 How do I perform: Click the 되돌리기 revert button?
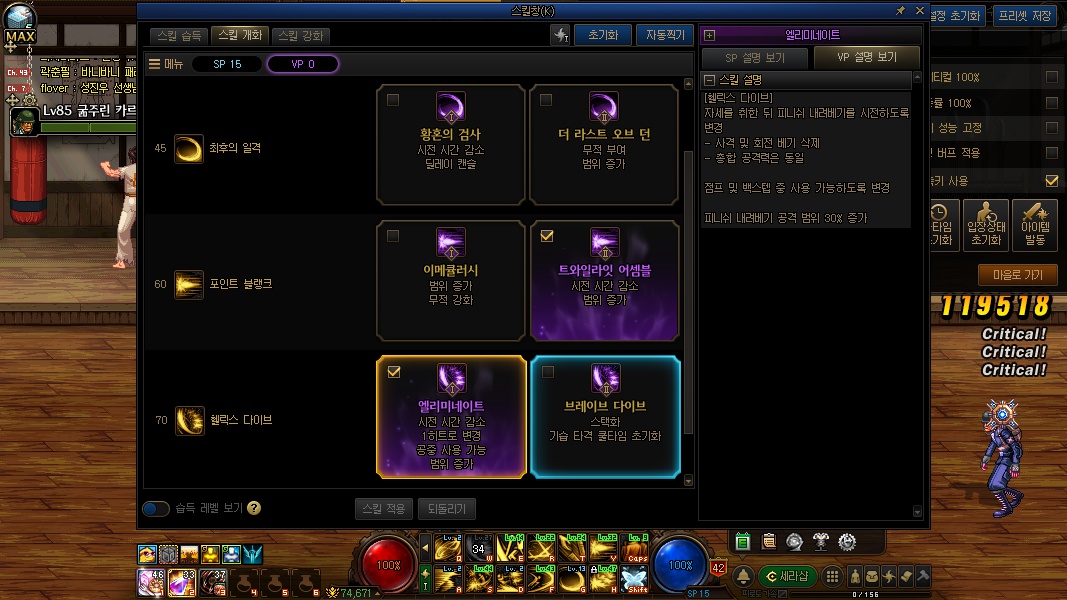446,509
